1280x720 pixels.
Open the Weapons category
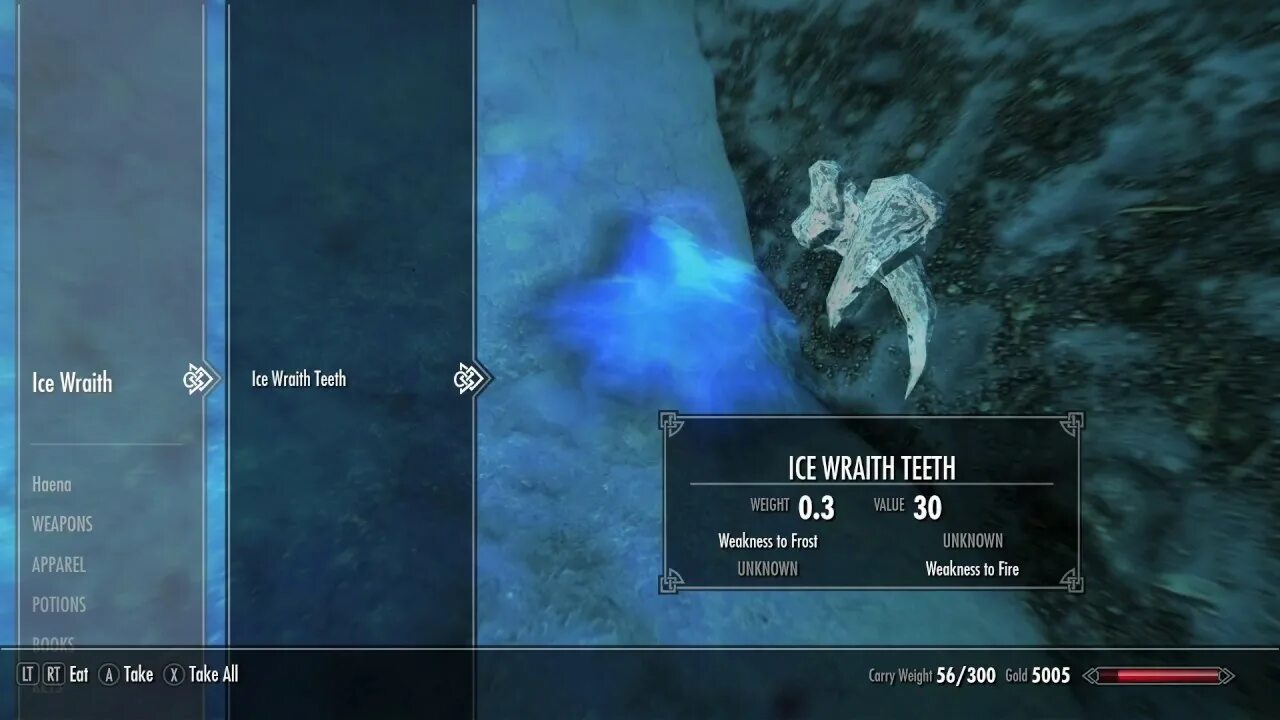62,524
